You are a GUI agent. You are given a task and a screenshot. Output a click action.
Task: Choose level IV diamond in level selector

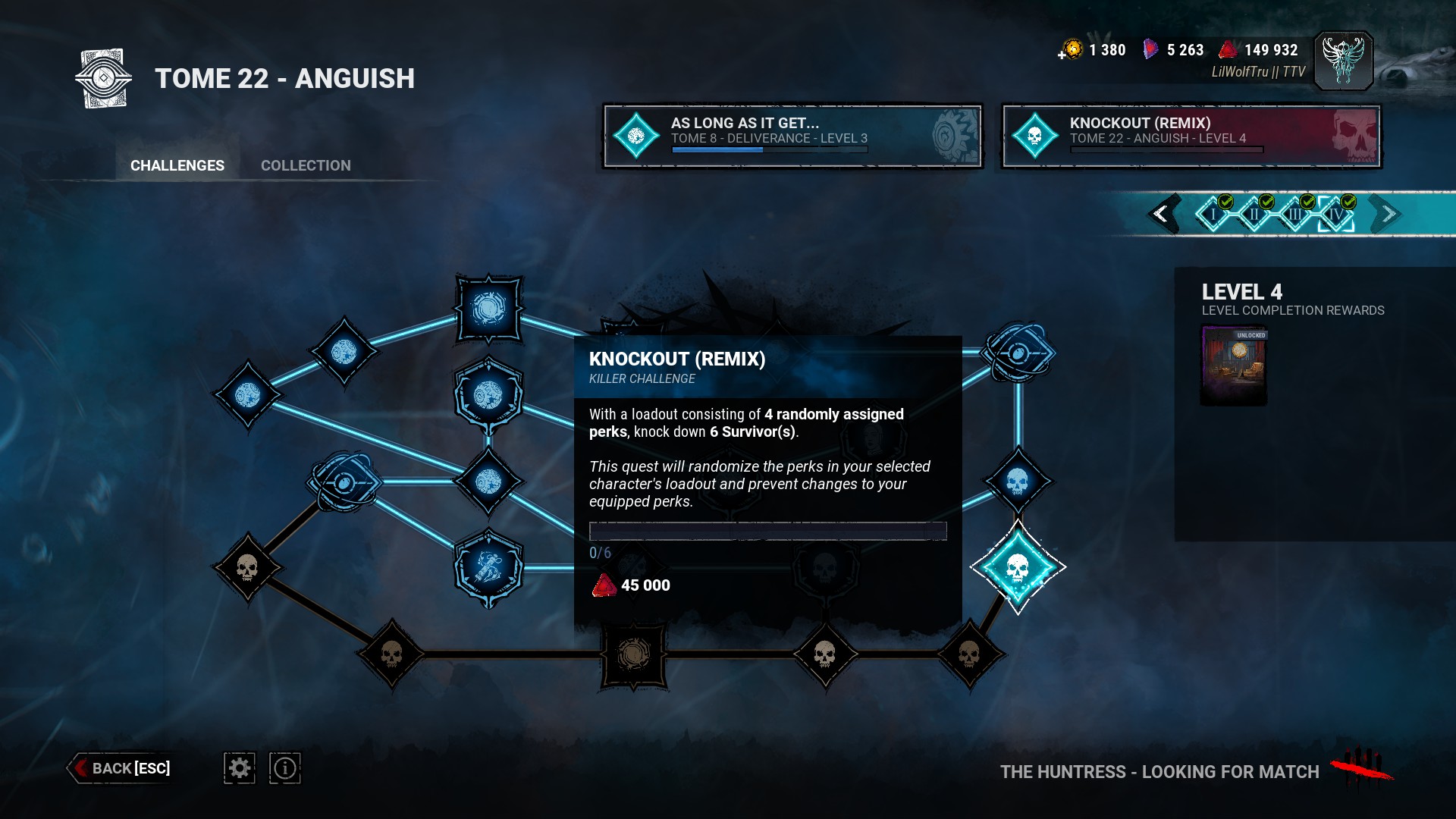(x=1336, y=215)
